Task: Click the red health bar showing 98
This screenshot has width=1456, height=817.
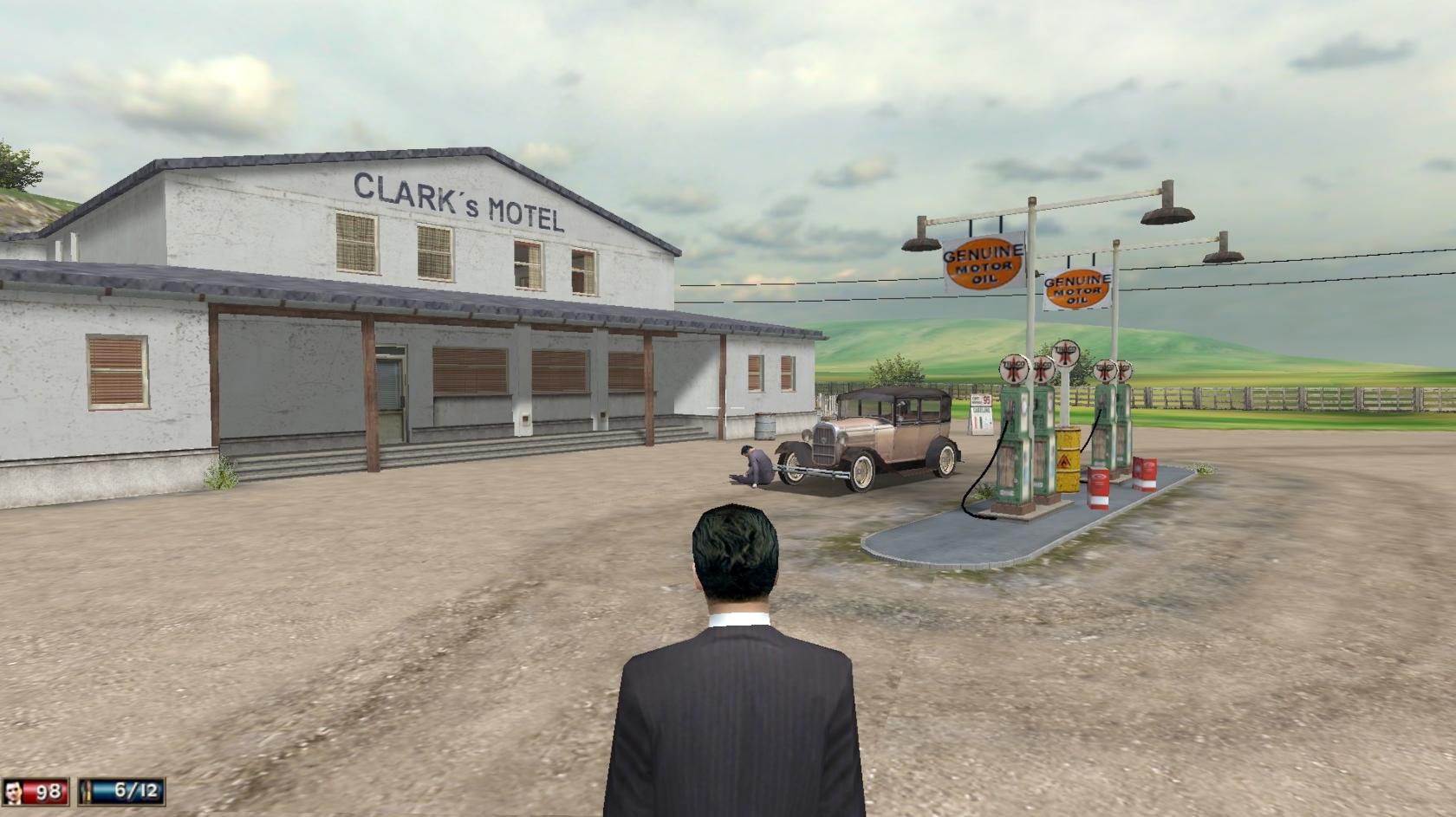Action: [x=43, y=791]
